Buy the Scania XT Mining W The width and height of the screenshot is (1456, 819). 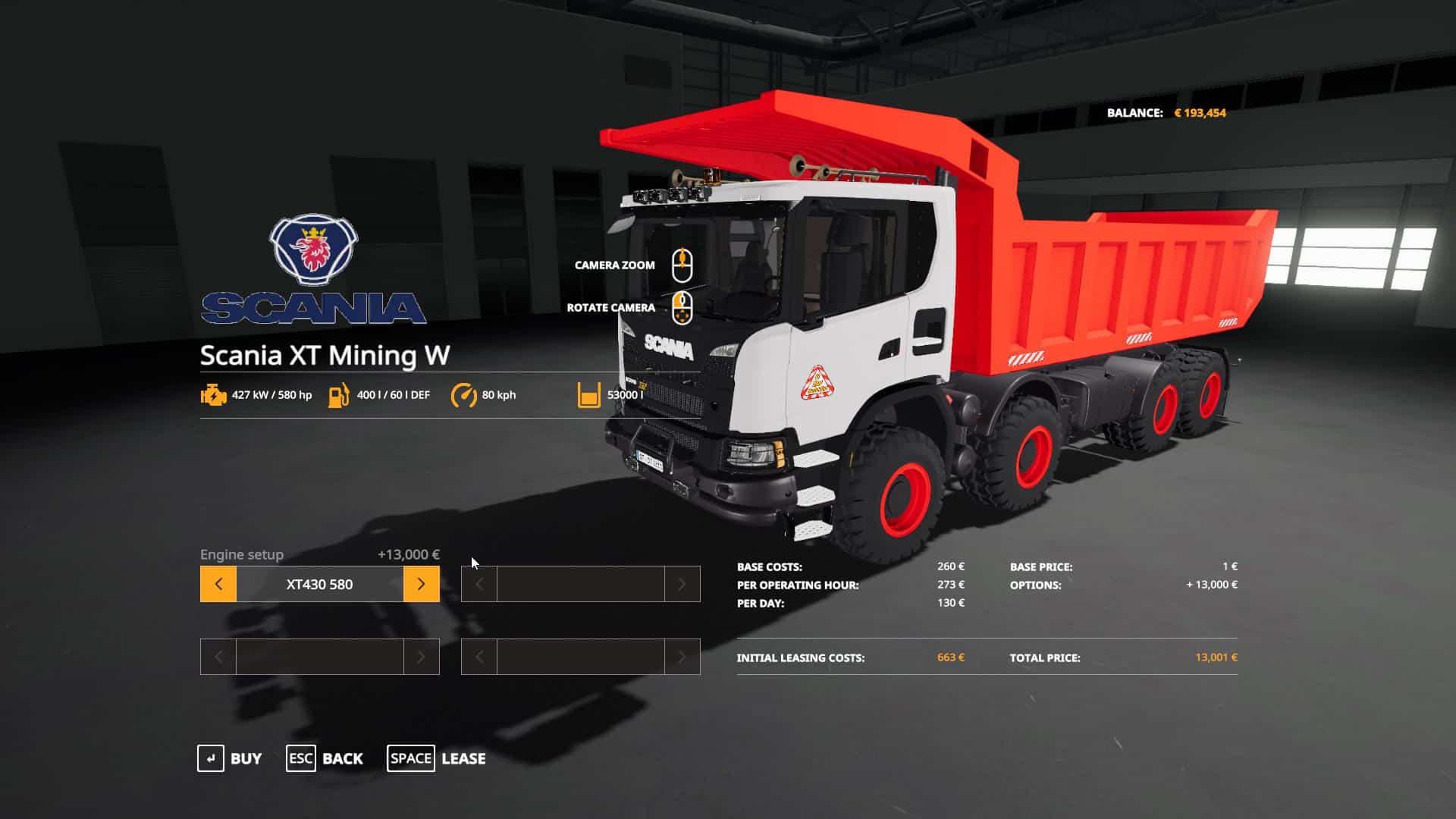230,758
